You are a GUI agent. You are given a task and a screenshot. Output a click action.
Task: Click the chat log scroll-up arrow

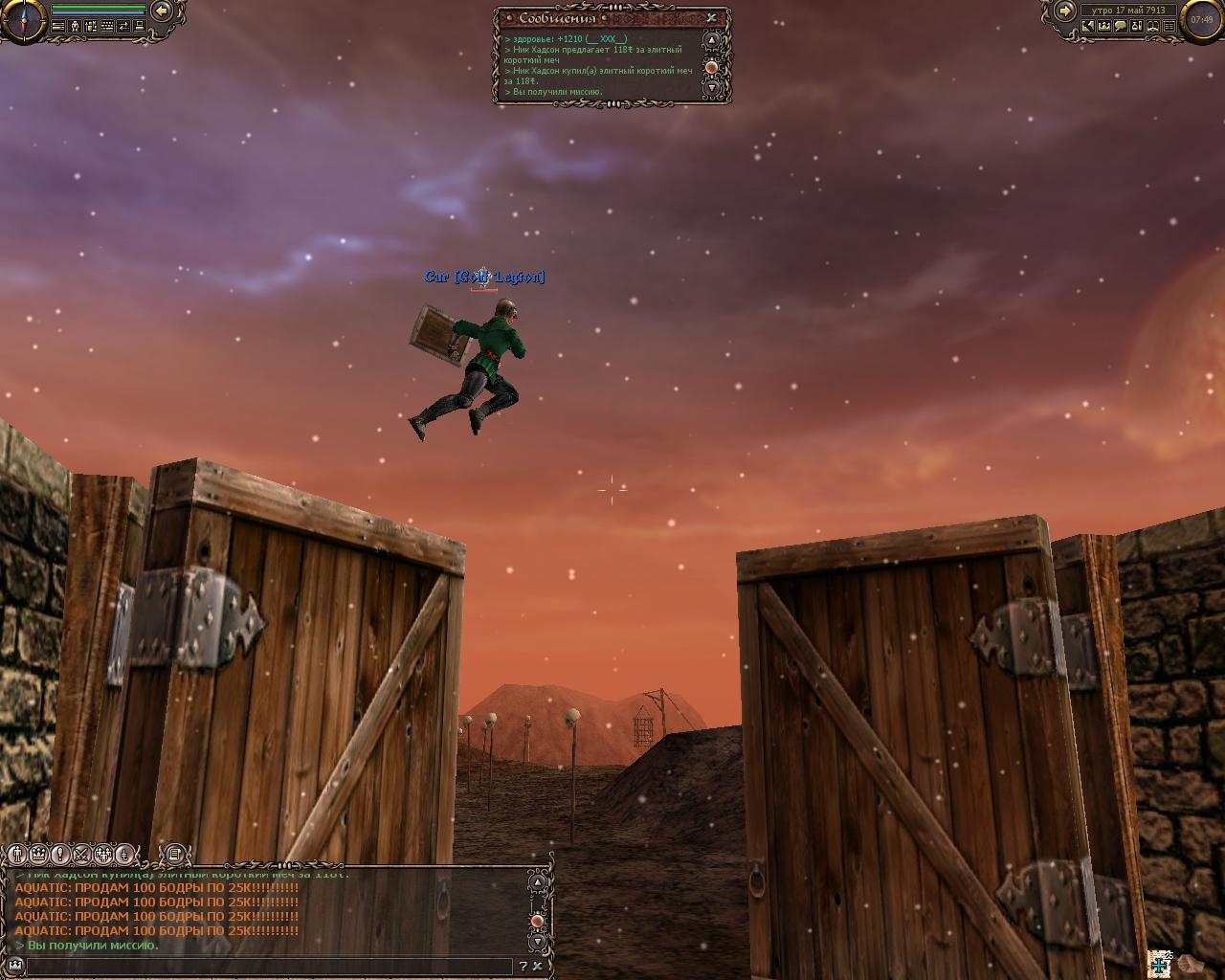click(538, 882)
